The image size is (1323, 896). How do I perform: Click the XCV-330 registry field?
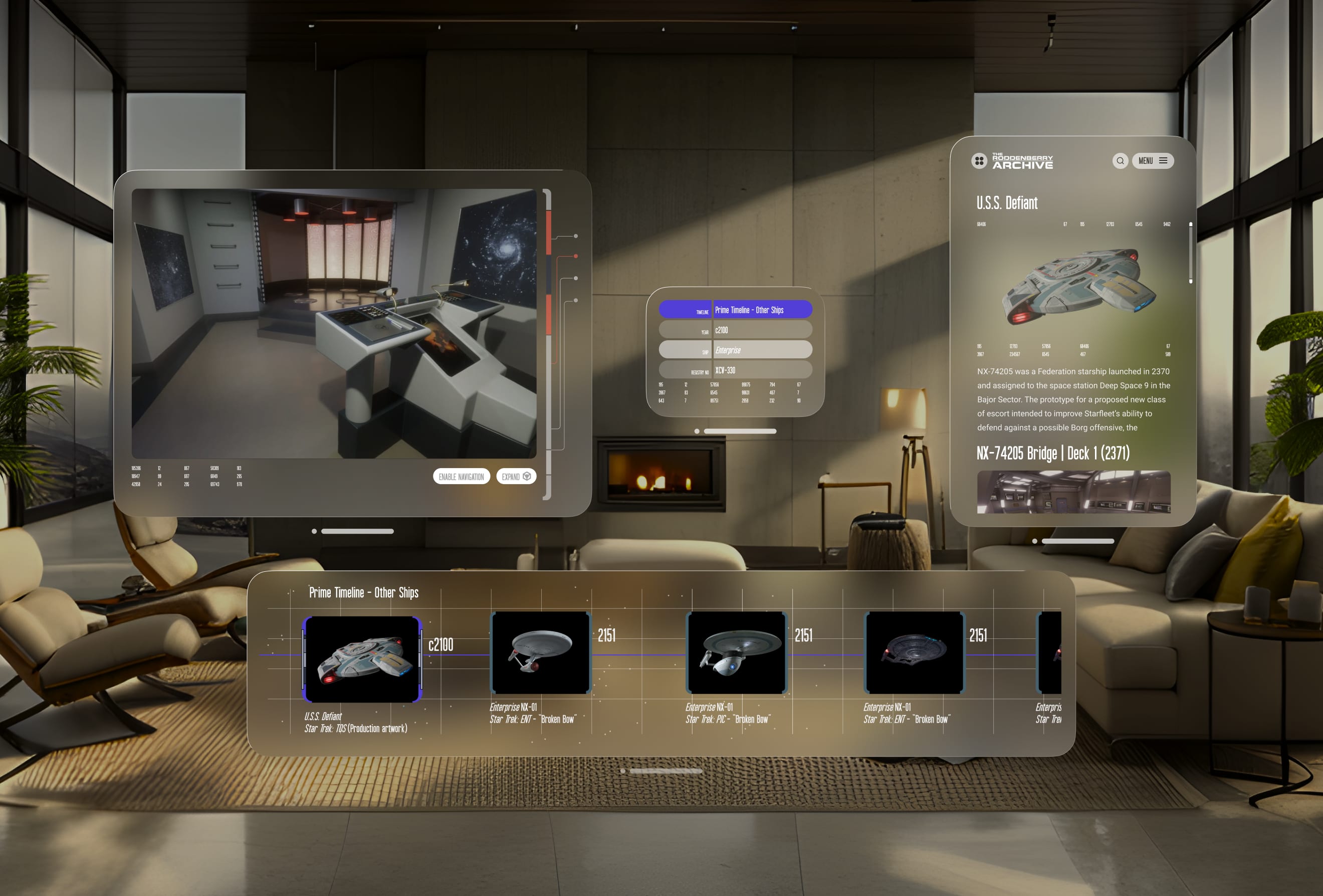[x=762, y=370]
